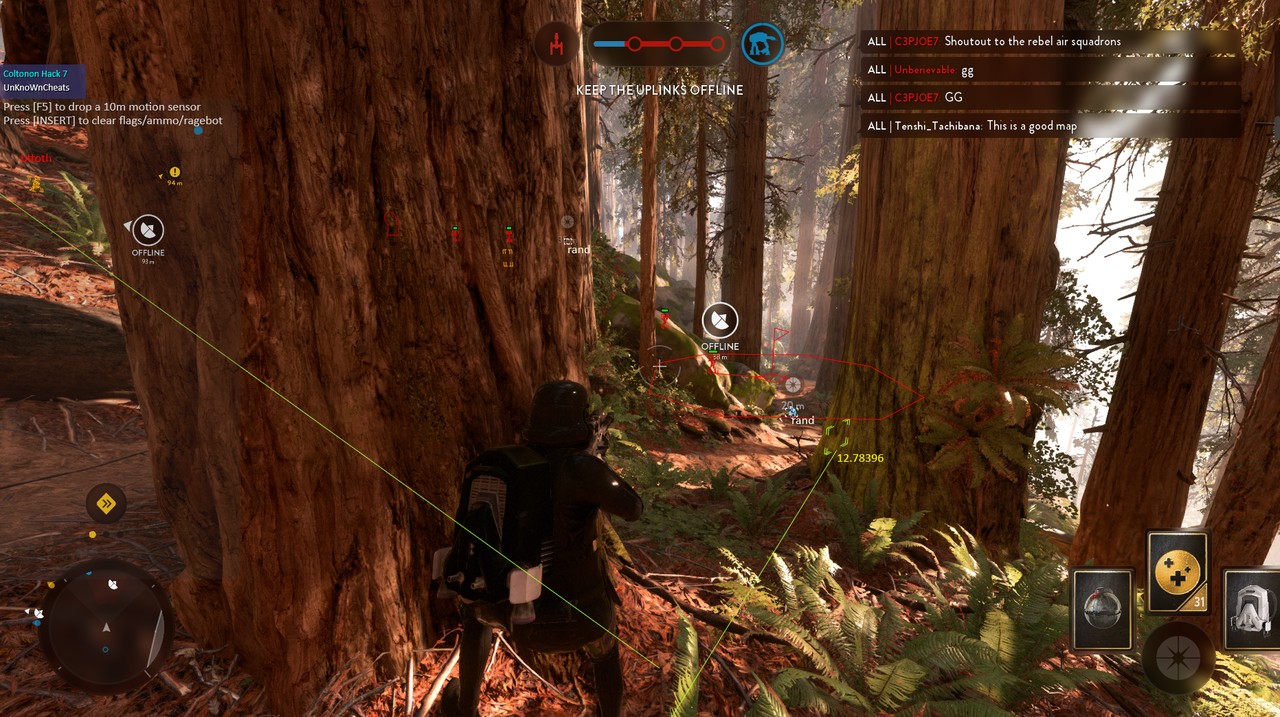Screen dimensions: 1280x717
Task: Select the thermal detonator star card
Action: (1102, 608)
